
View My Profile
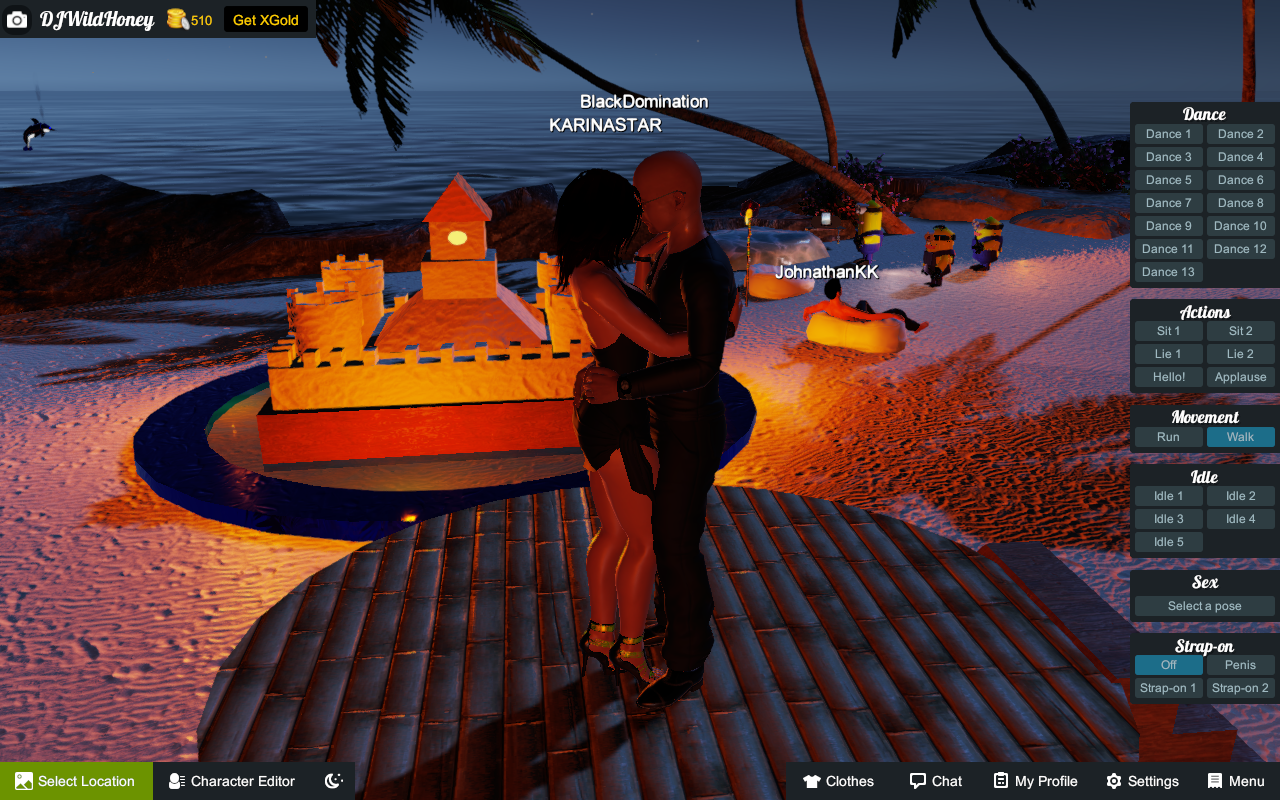(x=1035, y=781)
